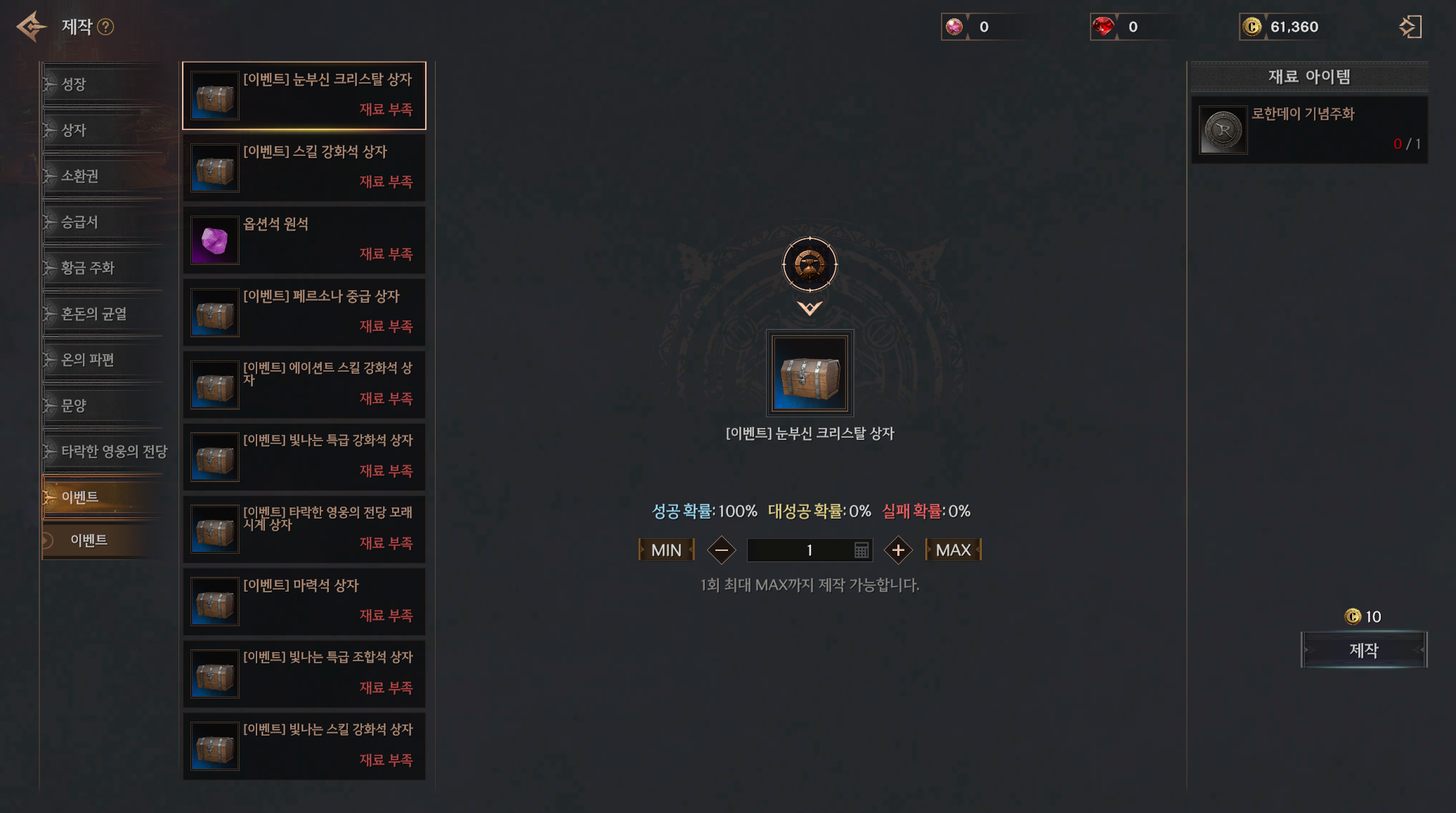Set quantity to MIN

(x=666, y=550)
